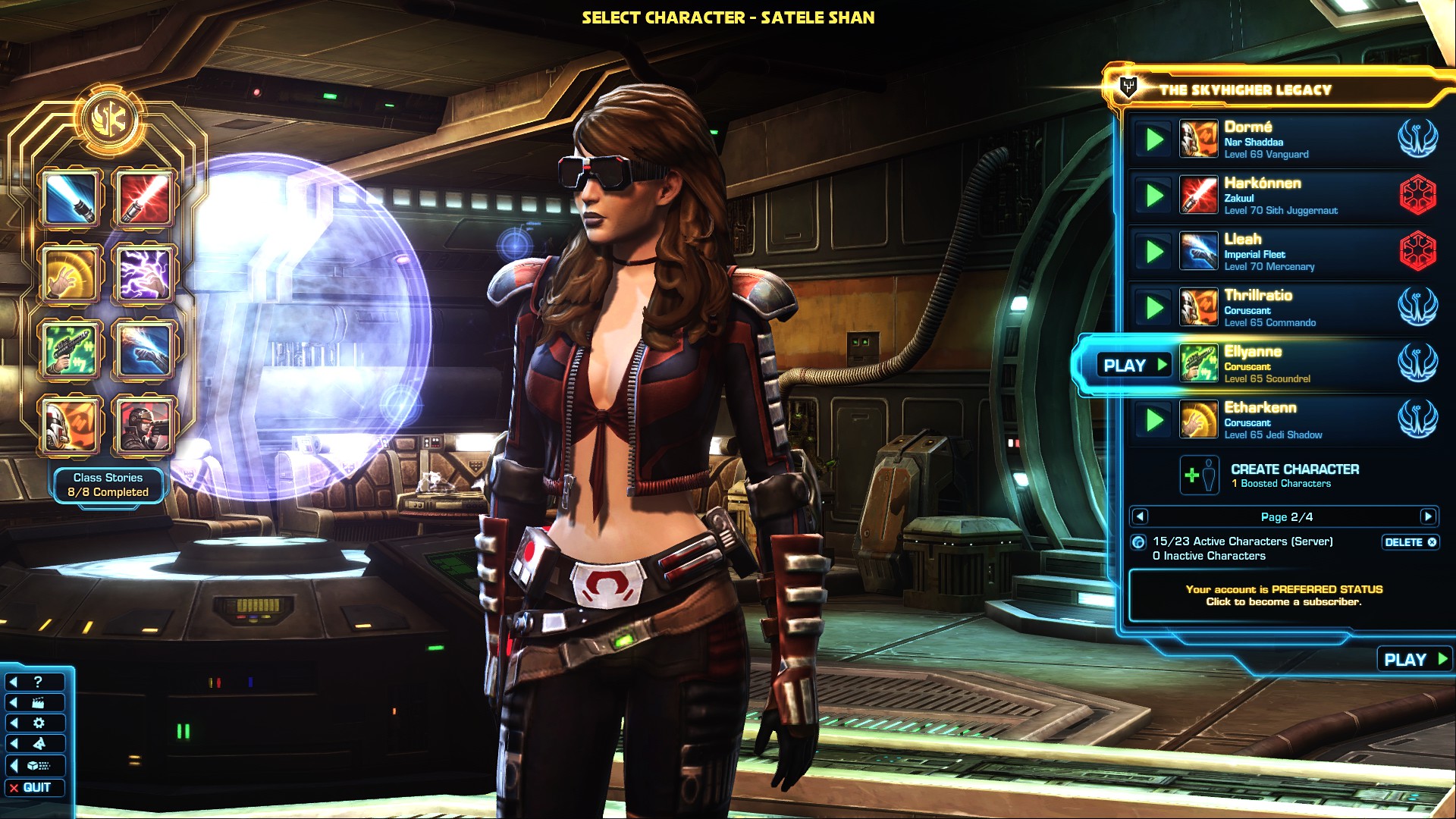The width and height of the screenshot is (1456, 819).
Task: Click the purple lightning Sith Inquisitor story icon
Action: pyautogui.click(x=143, y=273)
